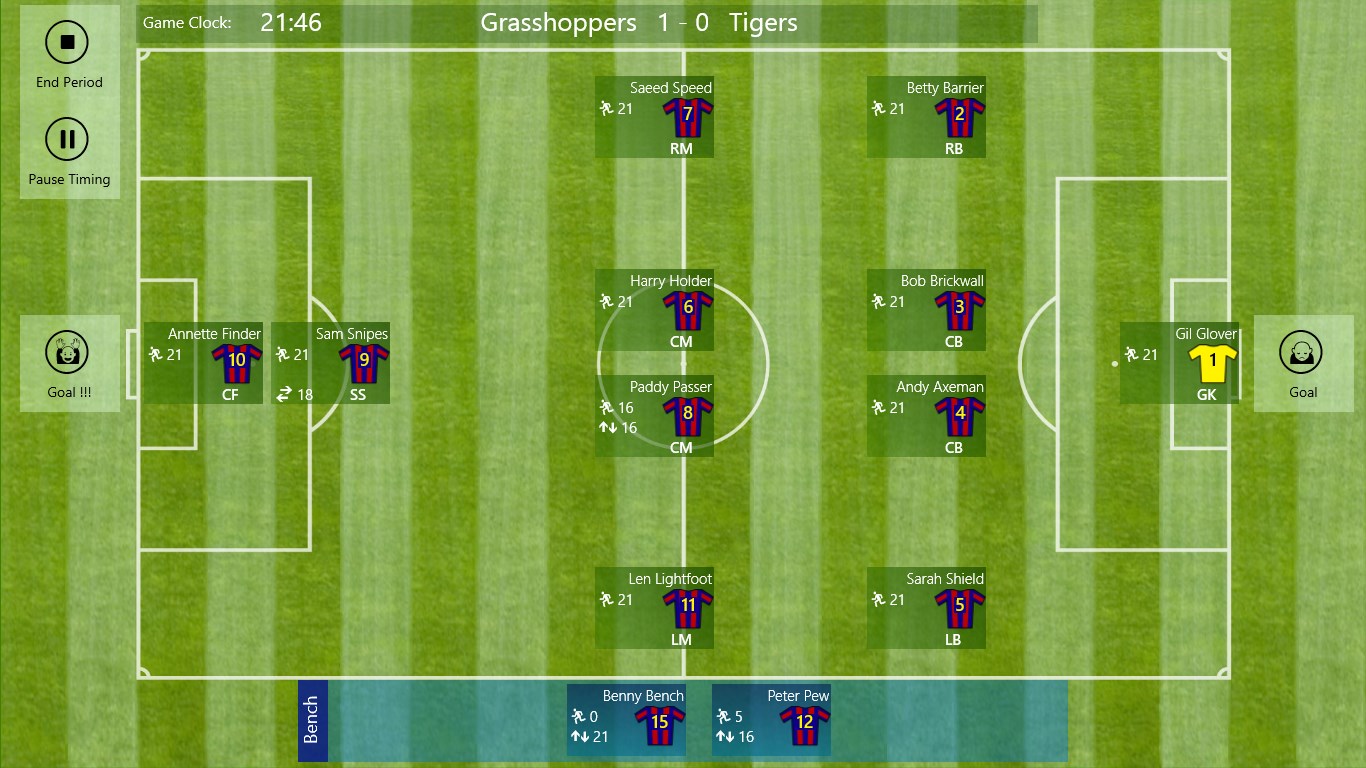Viewport: 1366px width, 768px height.
Task: Select Annette Finder's number 10 card
Action: [x=204, y=363]
